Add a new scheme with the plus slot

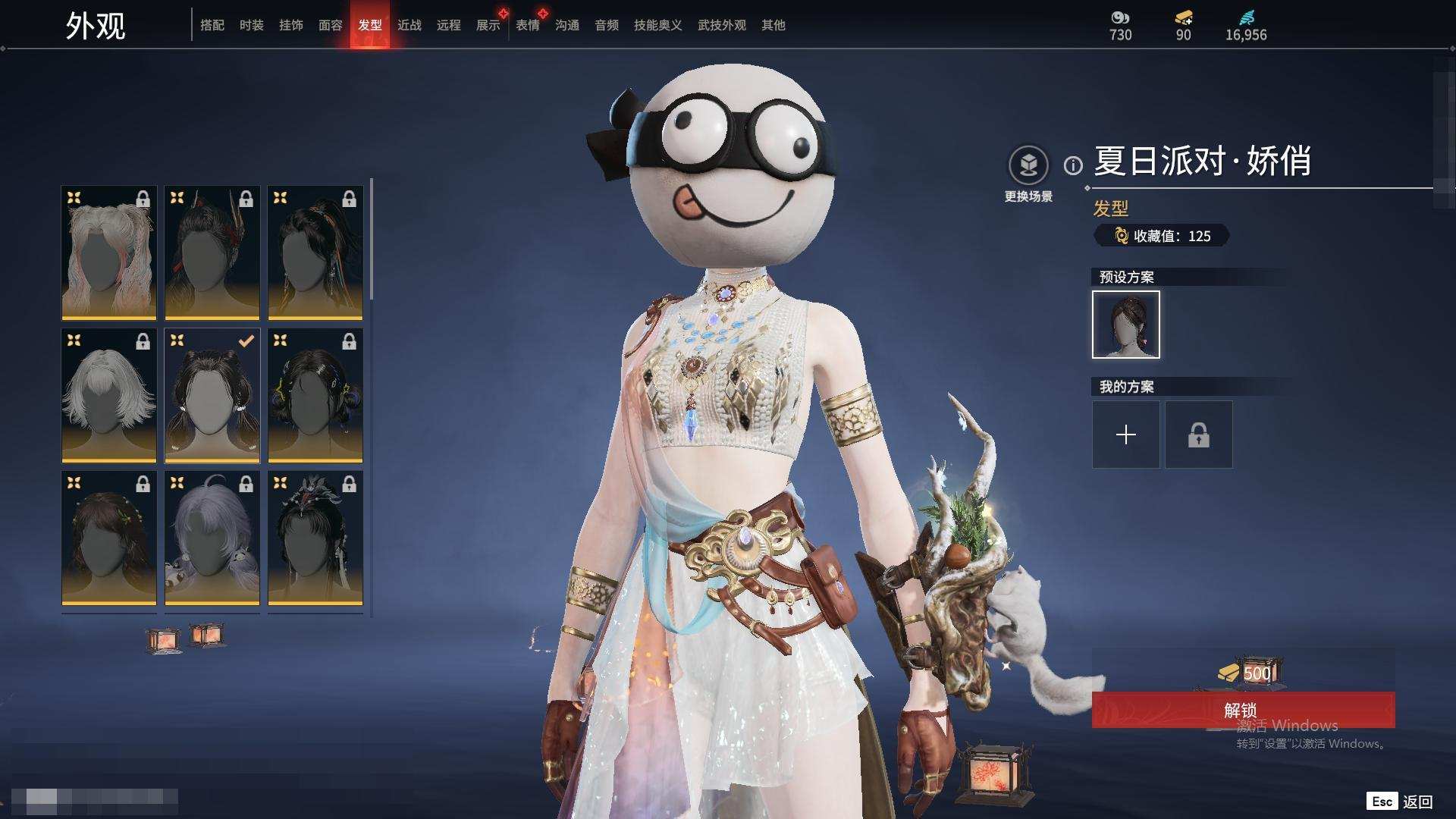1125,435
